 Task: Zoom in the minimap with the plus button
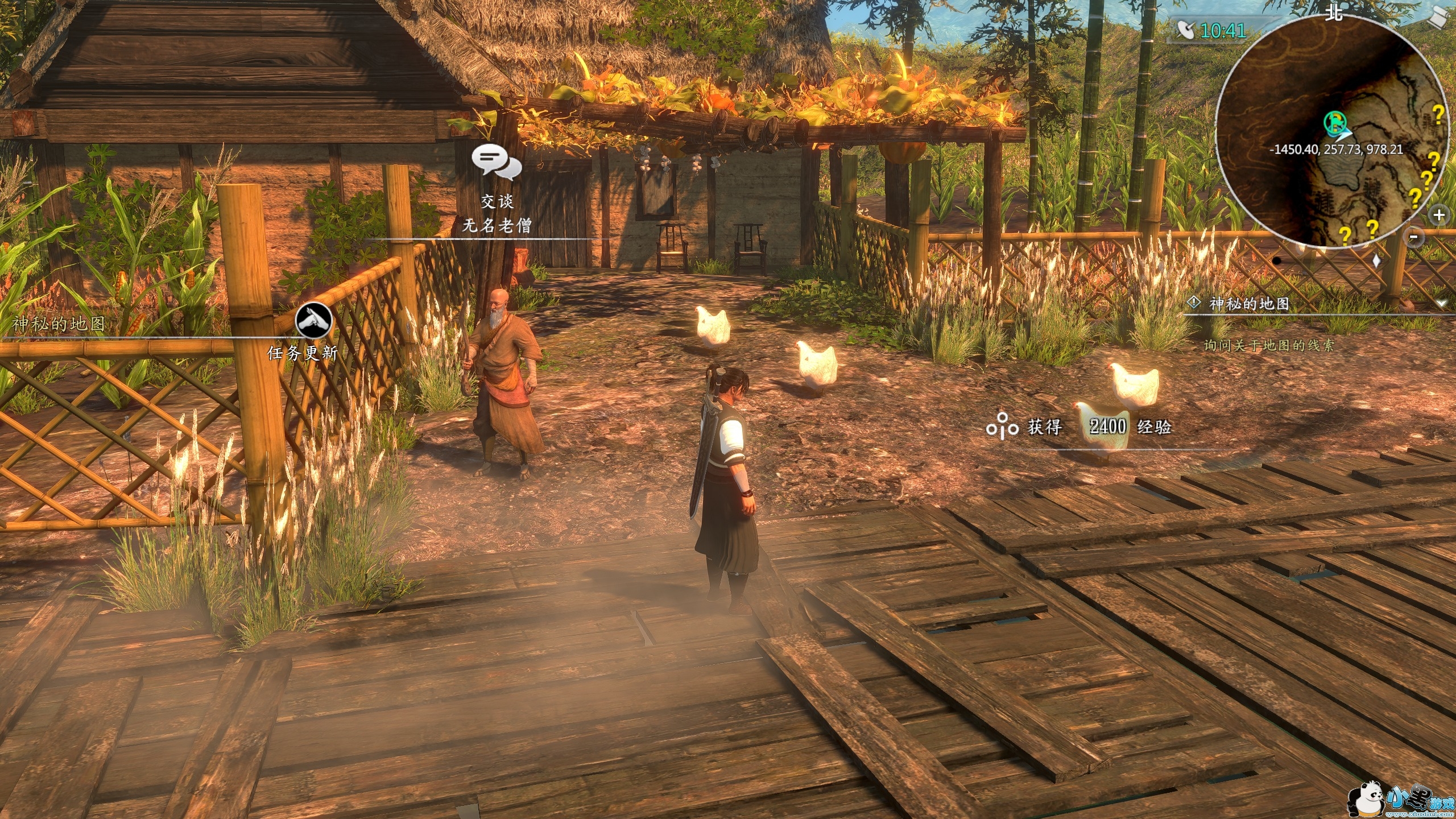pos(1438,216)
